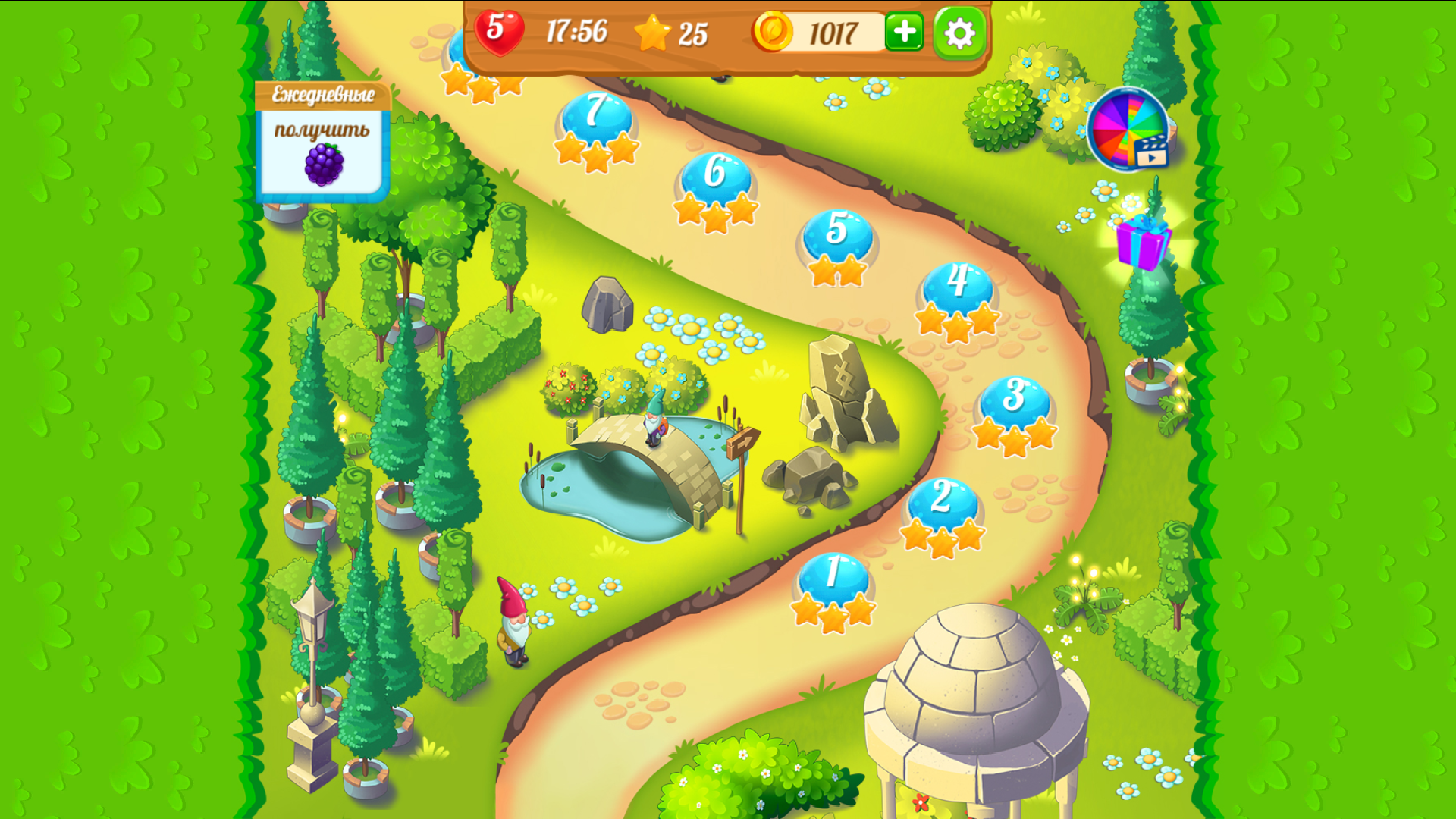This screenshot has width=1456, height=819.
Task: Click the three stars under level 4
Action: point(957,322)
